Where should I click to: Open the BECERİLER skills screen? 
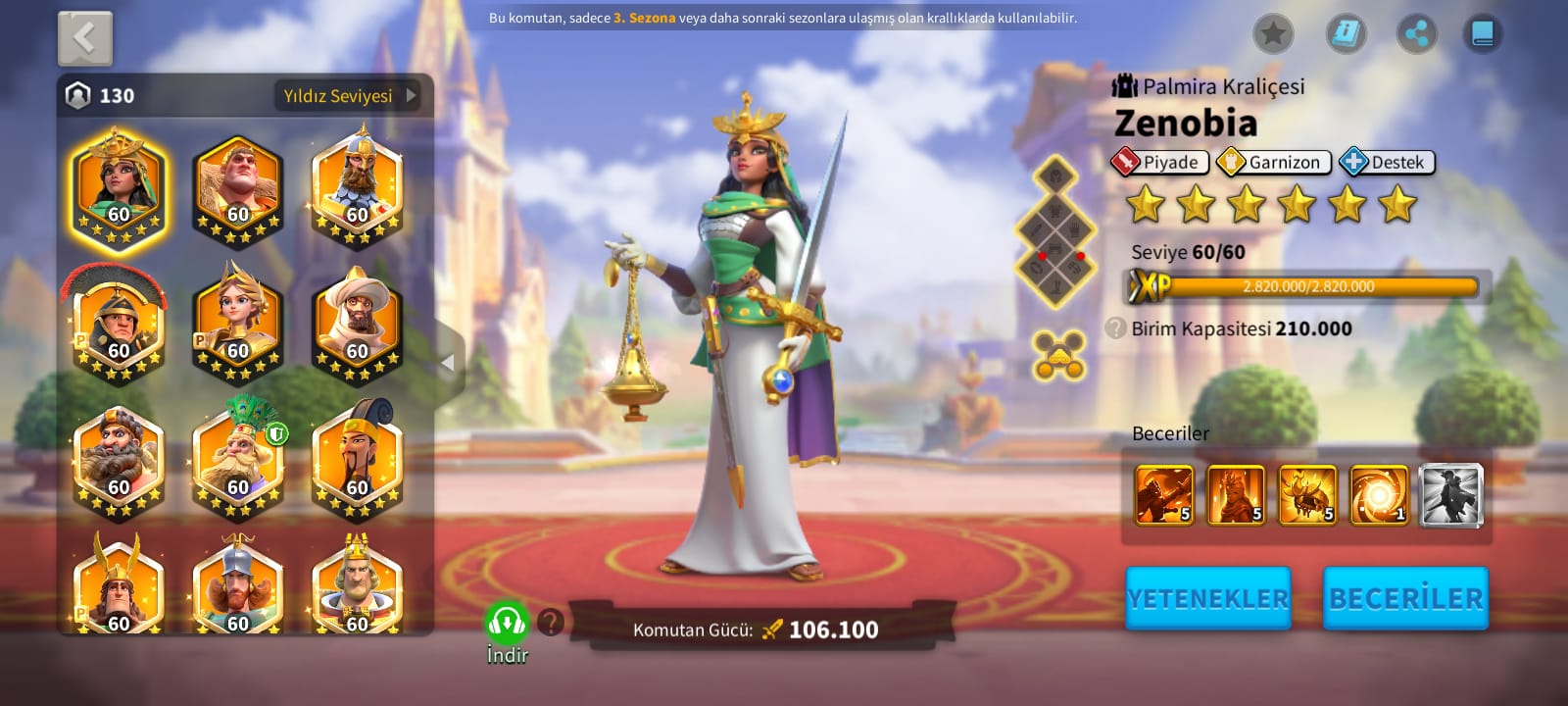click(1405, 598)
